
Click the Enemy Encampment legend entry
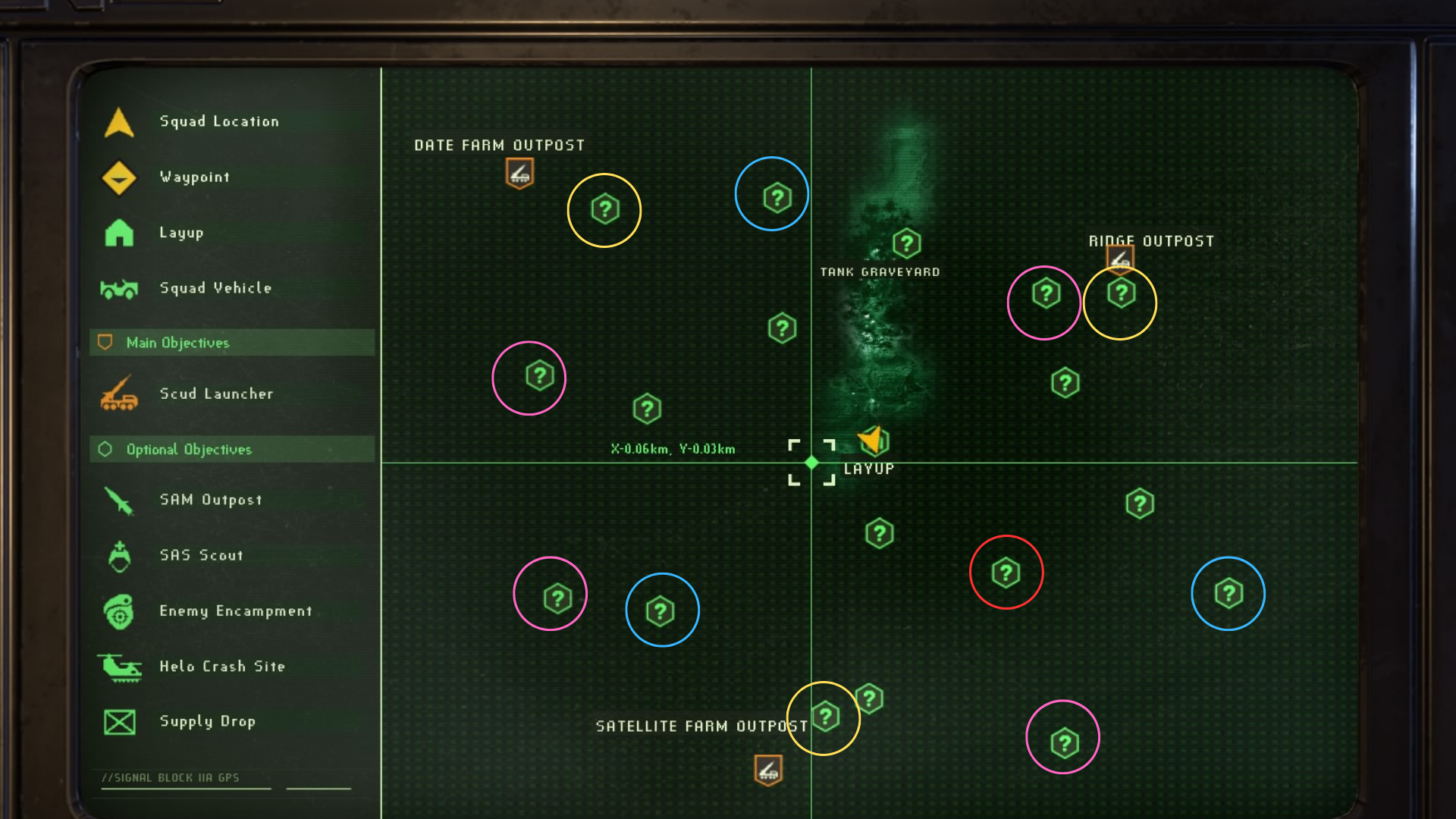click(x=235, y=611)
